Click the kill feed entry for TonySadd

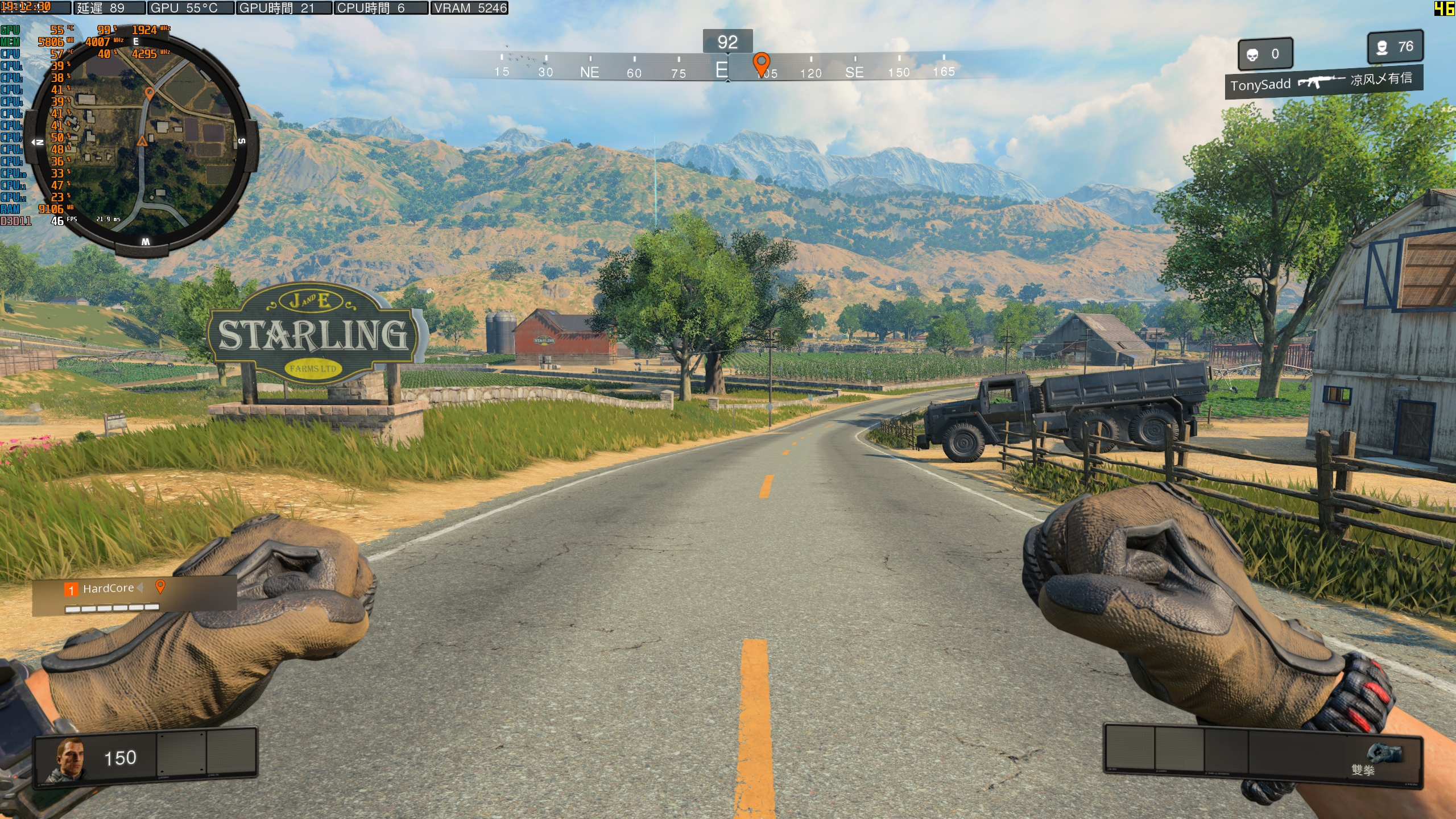[x=1323, y=82]
